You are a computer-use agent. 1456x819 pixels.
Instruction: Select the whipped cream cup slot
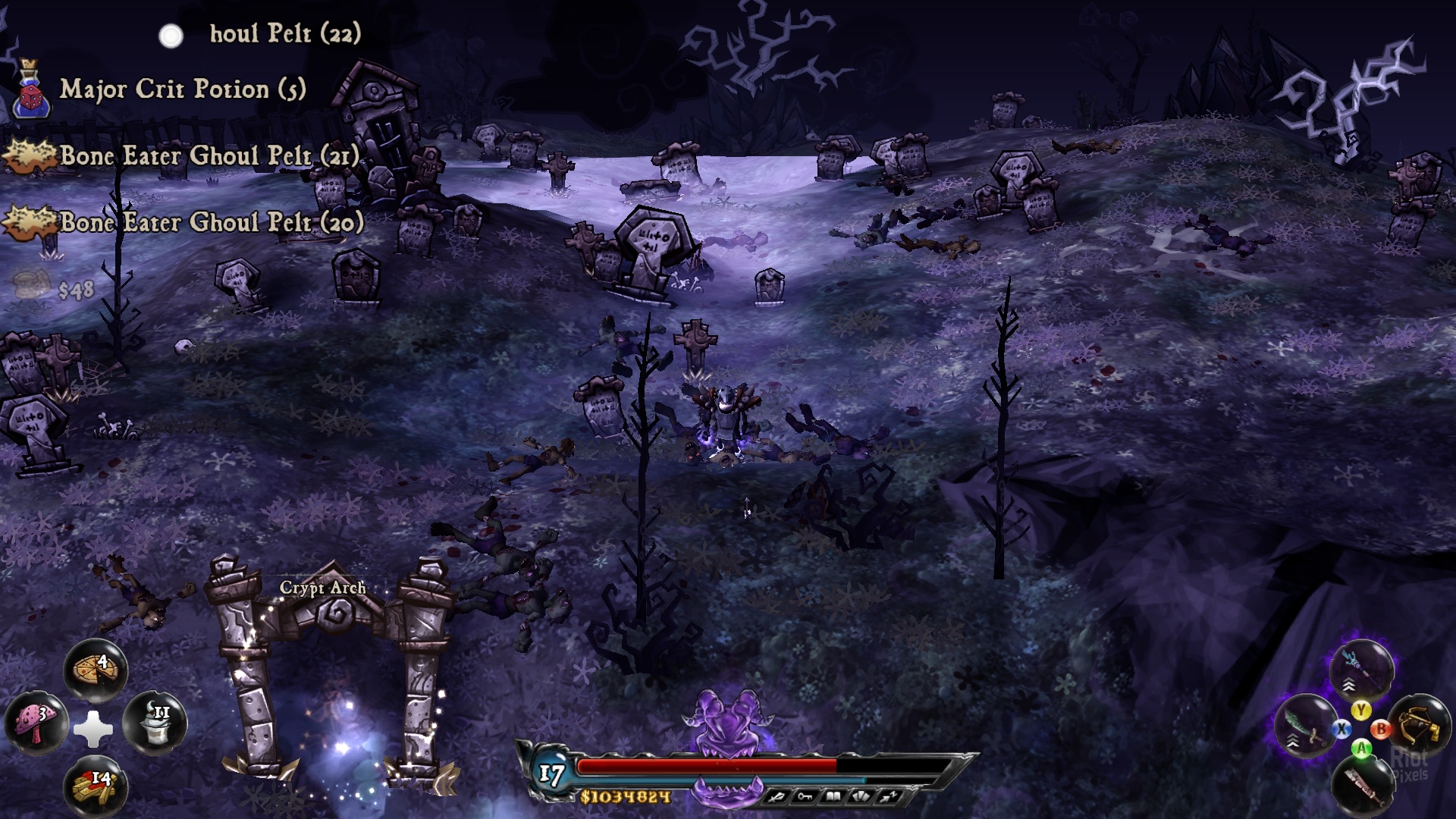coord(154,720)
